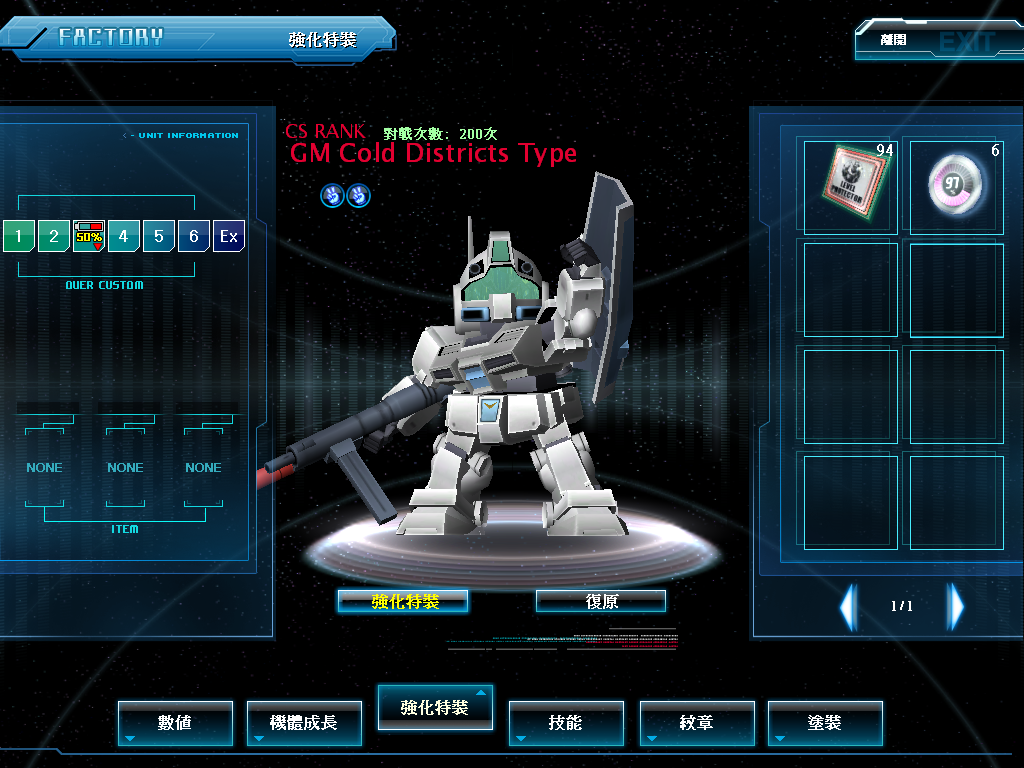The height and width of the screenshot is (768, 1024).
Task: Select over custom slot 2
Action: tap(54, 237)
